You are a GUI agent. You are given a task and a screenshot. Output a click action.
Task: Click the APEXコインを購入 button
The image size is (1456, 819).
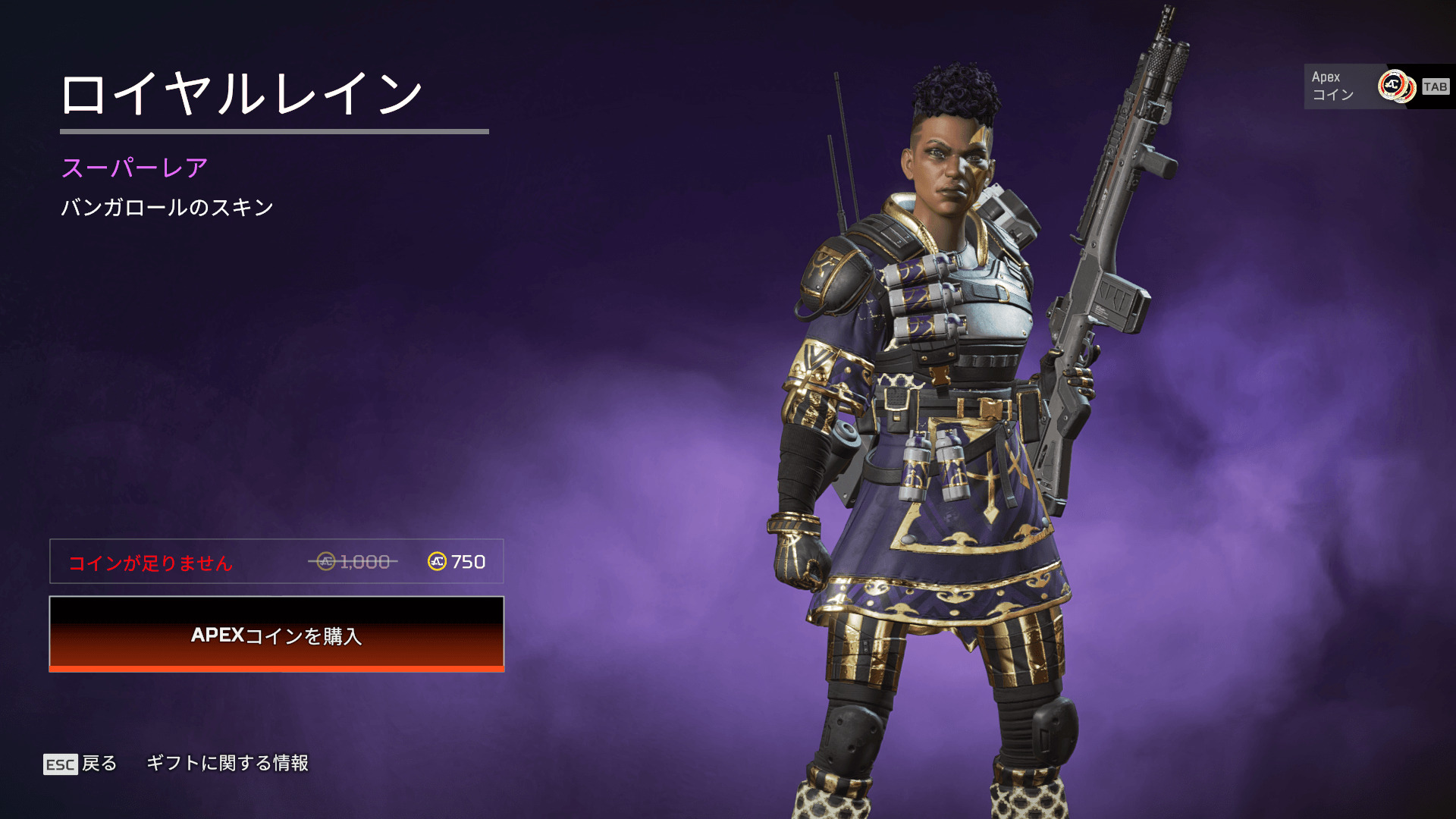coord(276,634)
